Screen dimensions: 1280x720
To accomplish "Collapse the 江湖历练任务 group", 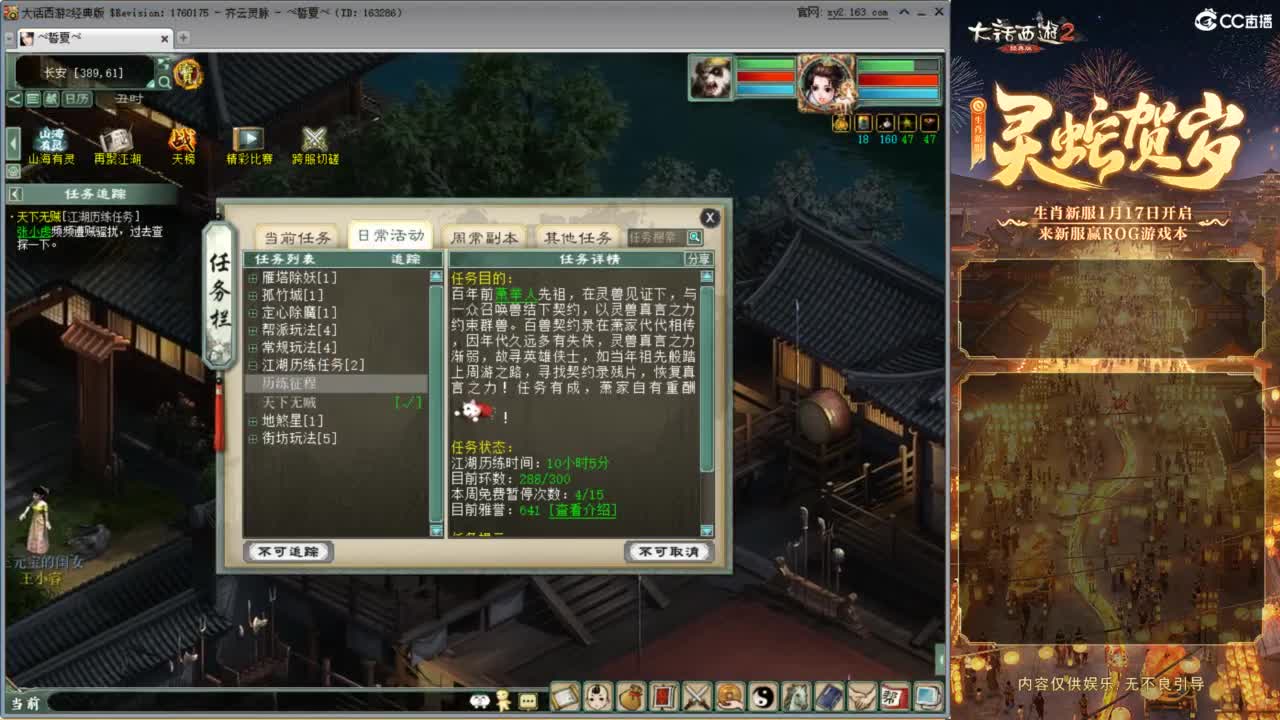I will pos(253,362).
